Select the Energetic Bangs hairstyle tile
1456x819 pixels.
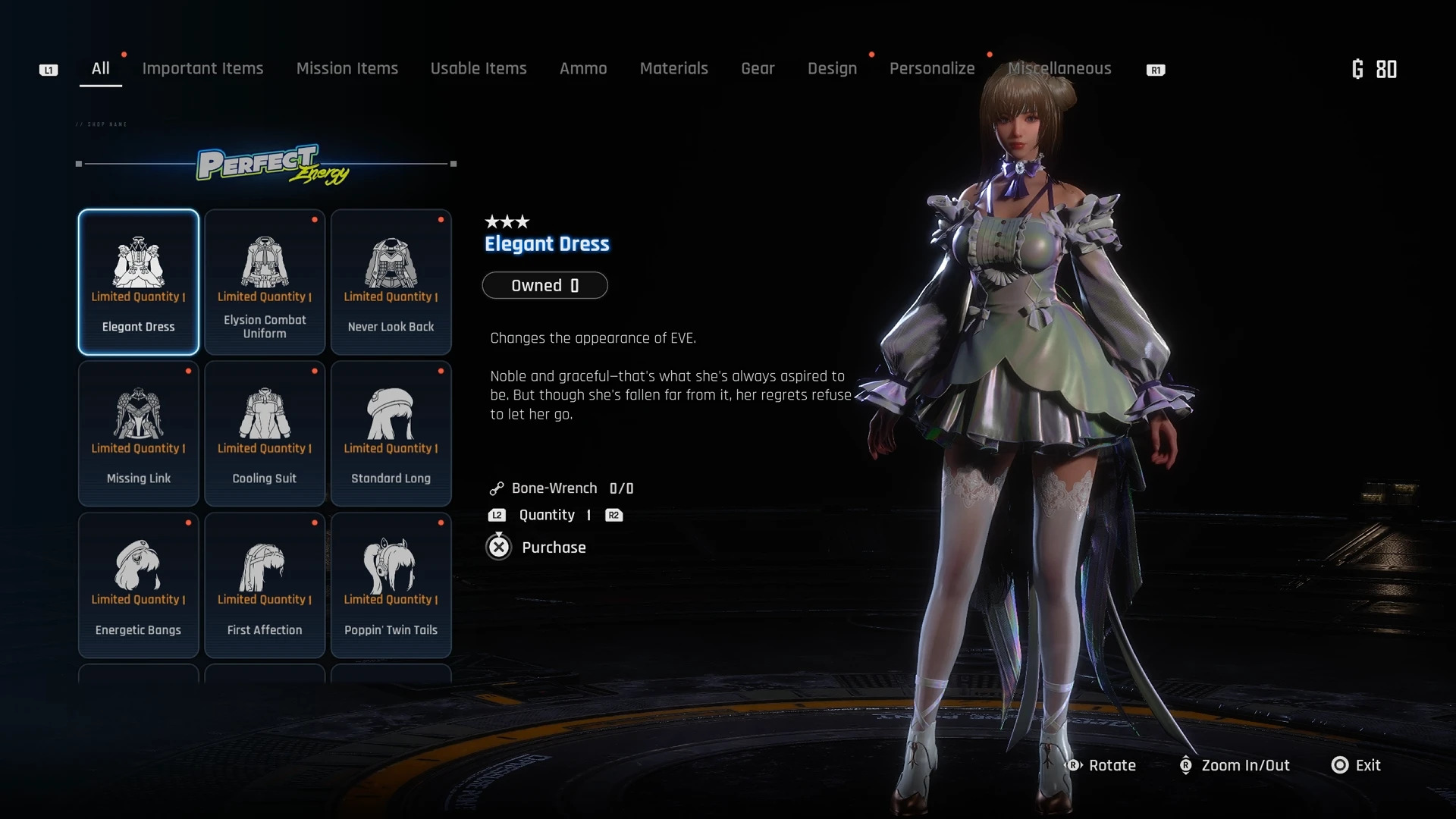pyautogui.click(x=139, y=585)
